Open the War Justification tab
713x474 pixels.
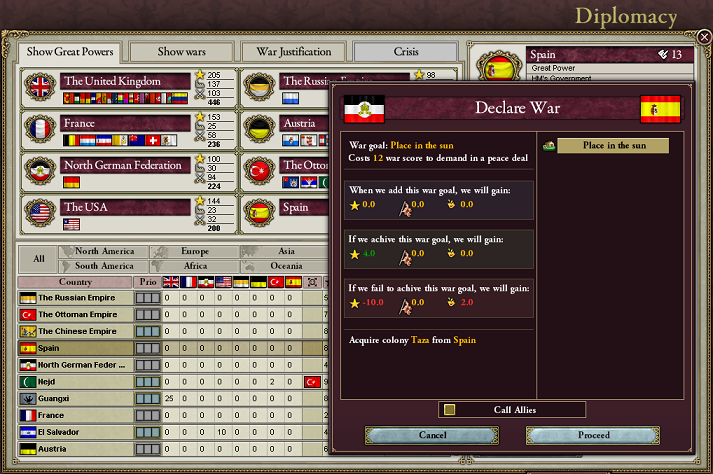click(x=293, y=51)
